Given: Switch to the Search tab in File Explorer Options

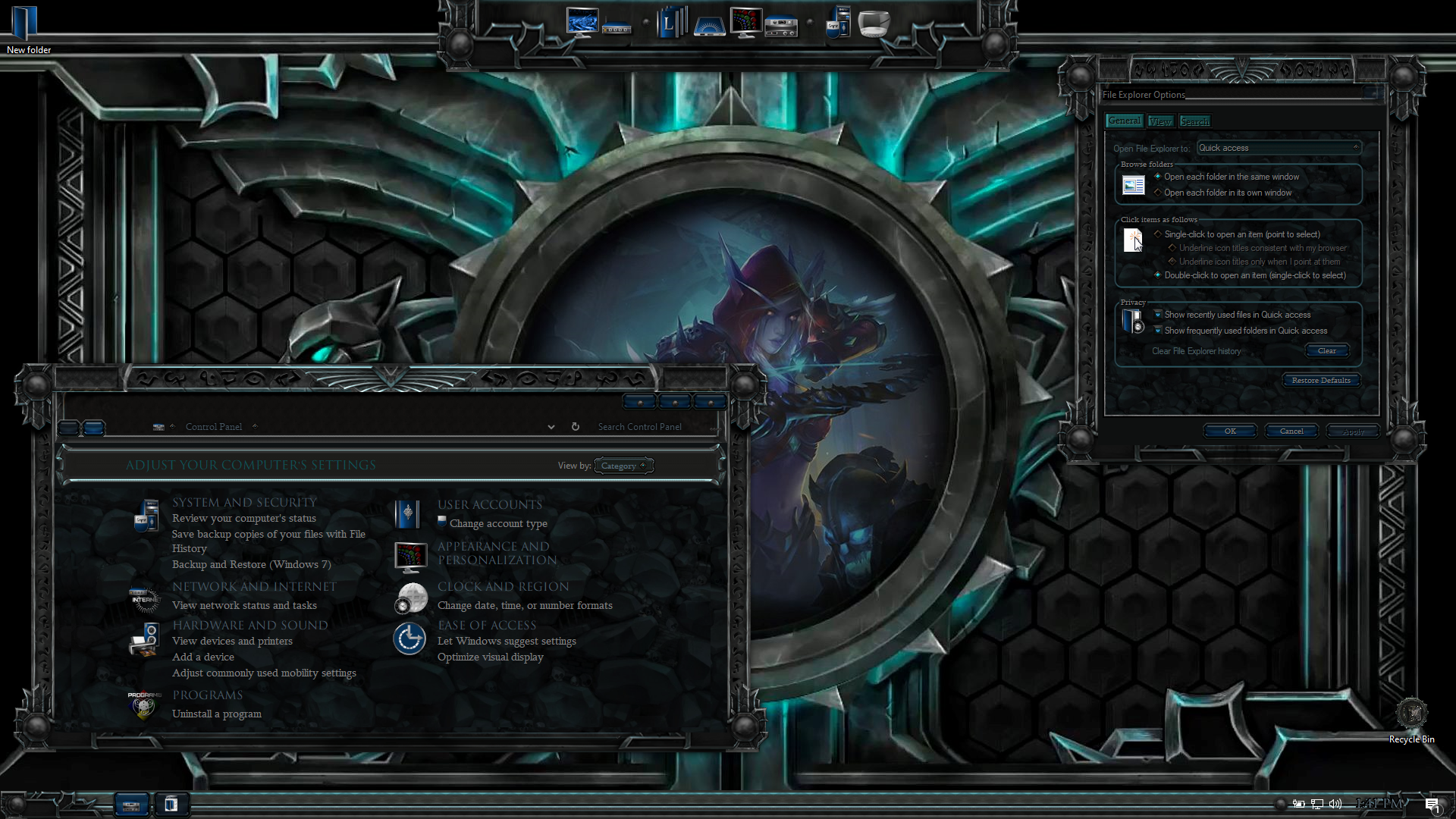Looking at the screenshot, I should [1194, 121].
